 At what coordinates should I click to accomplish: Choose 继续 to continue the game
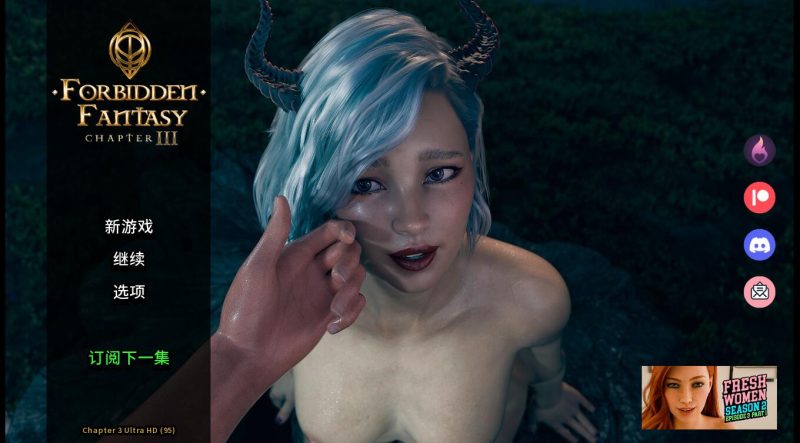coord(129,259)
